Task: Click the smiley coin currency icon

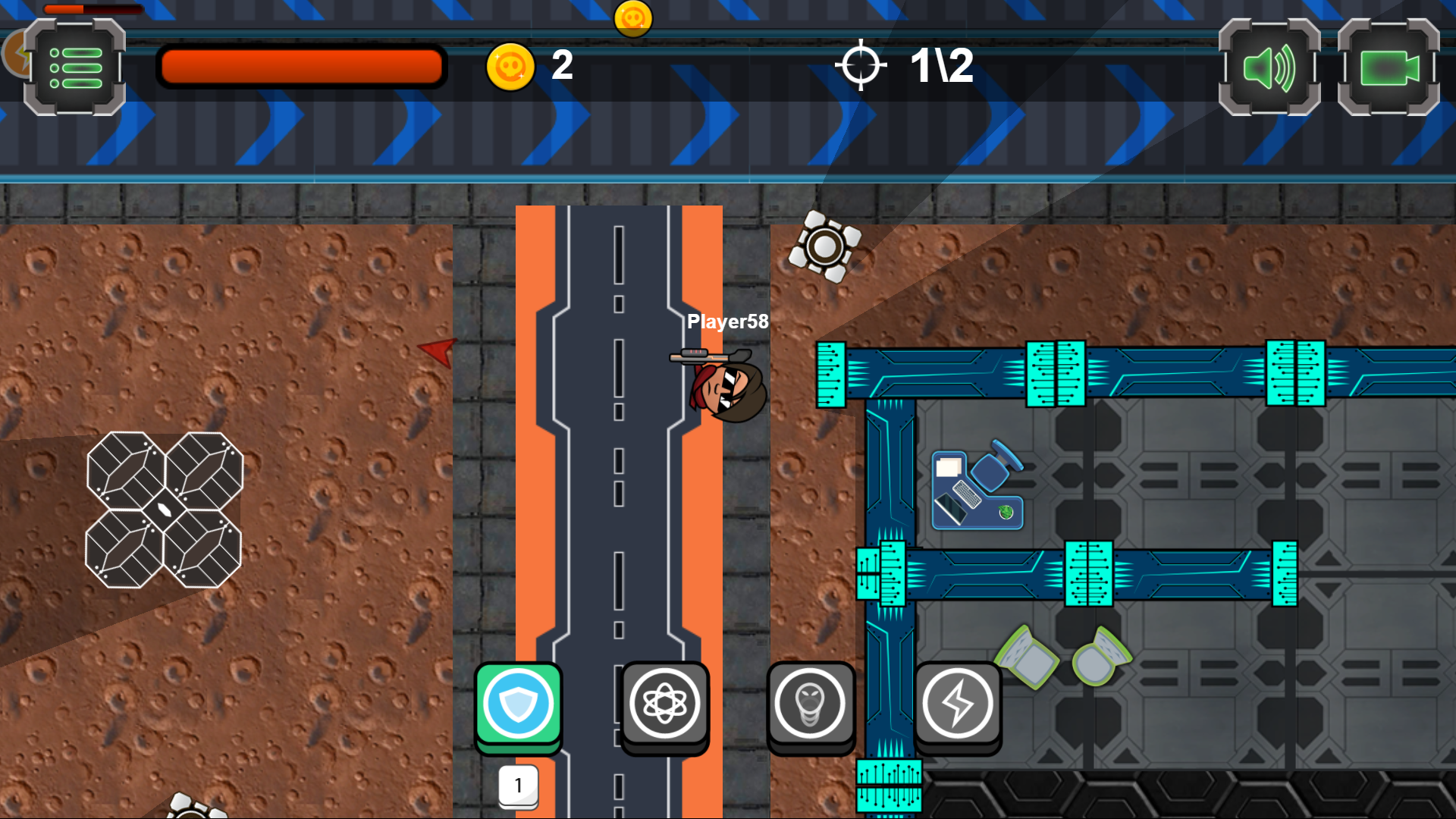Action: [x=510, y=67]
